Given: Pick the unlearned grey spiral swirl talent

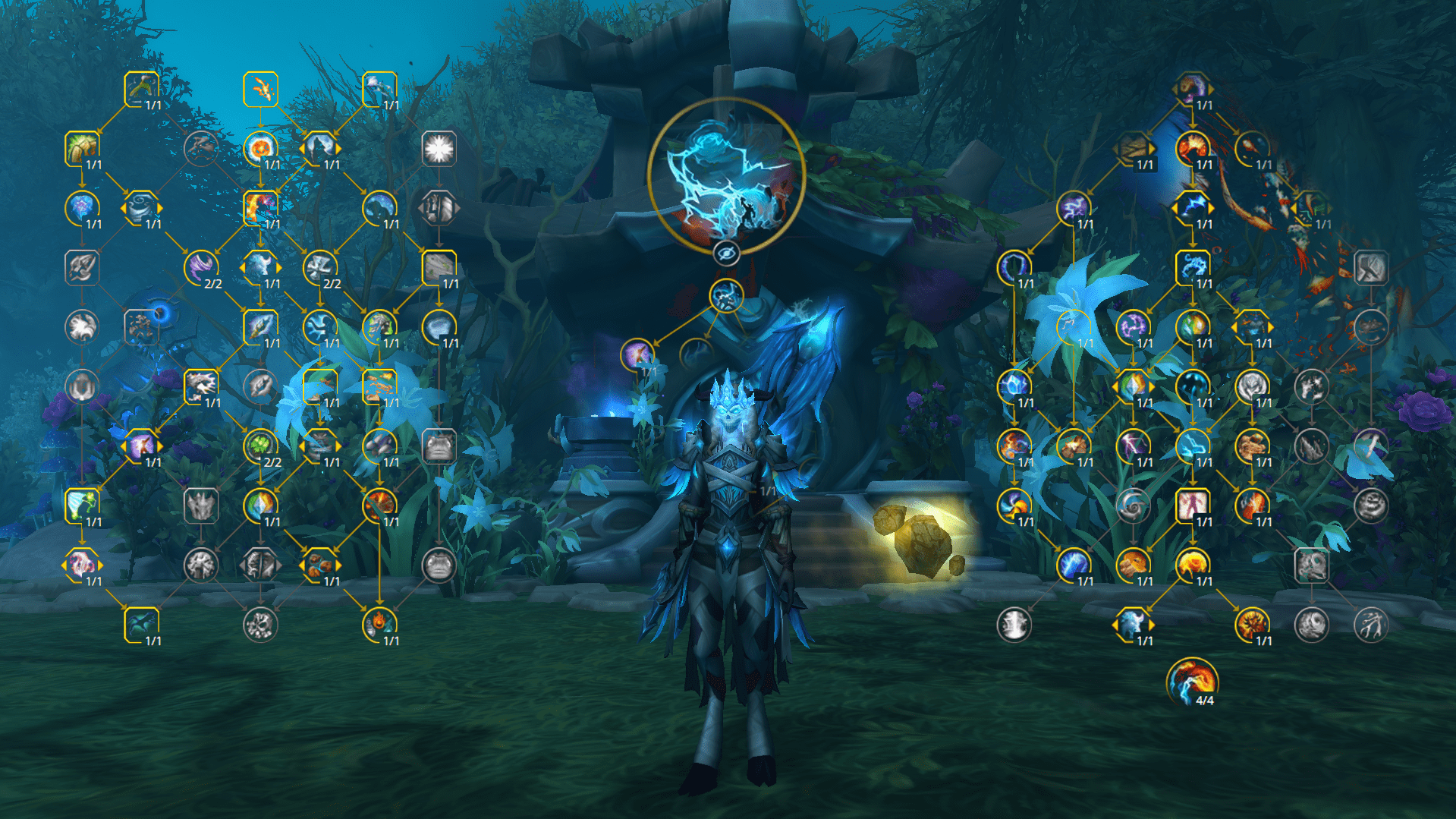Looking at the screenshot, I should click(1133, 505).
